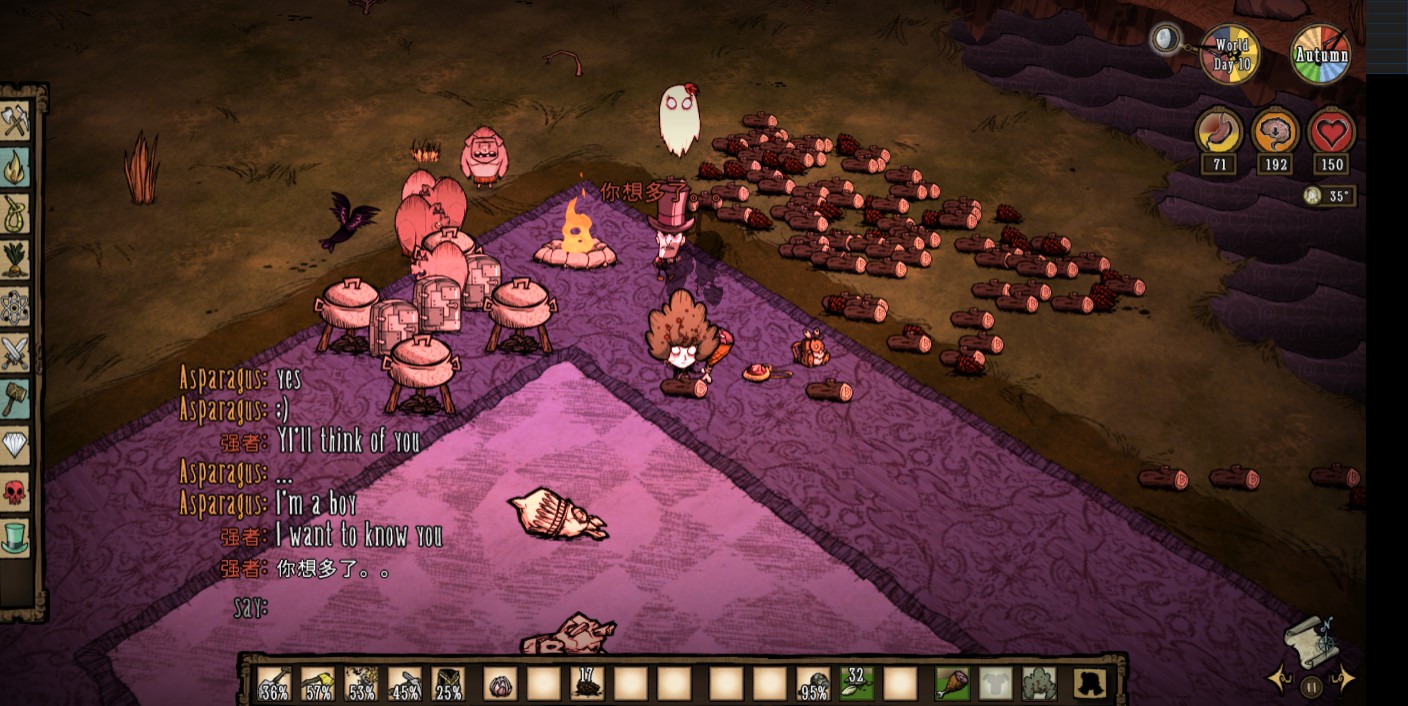
Task: Open the Structures tab with hammer icon
Action: [x=16, y=398]
